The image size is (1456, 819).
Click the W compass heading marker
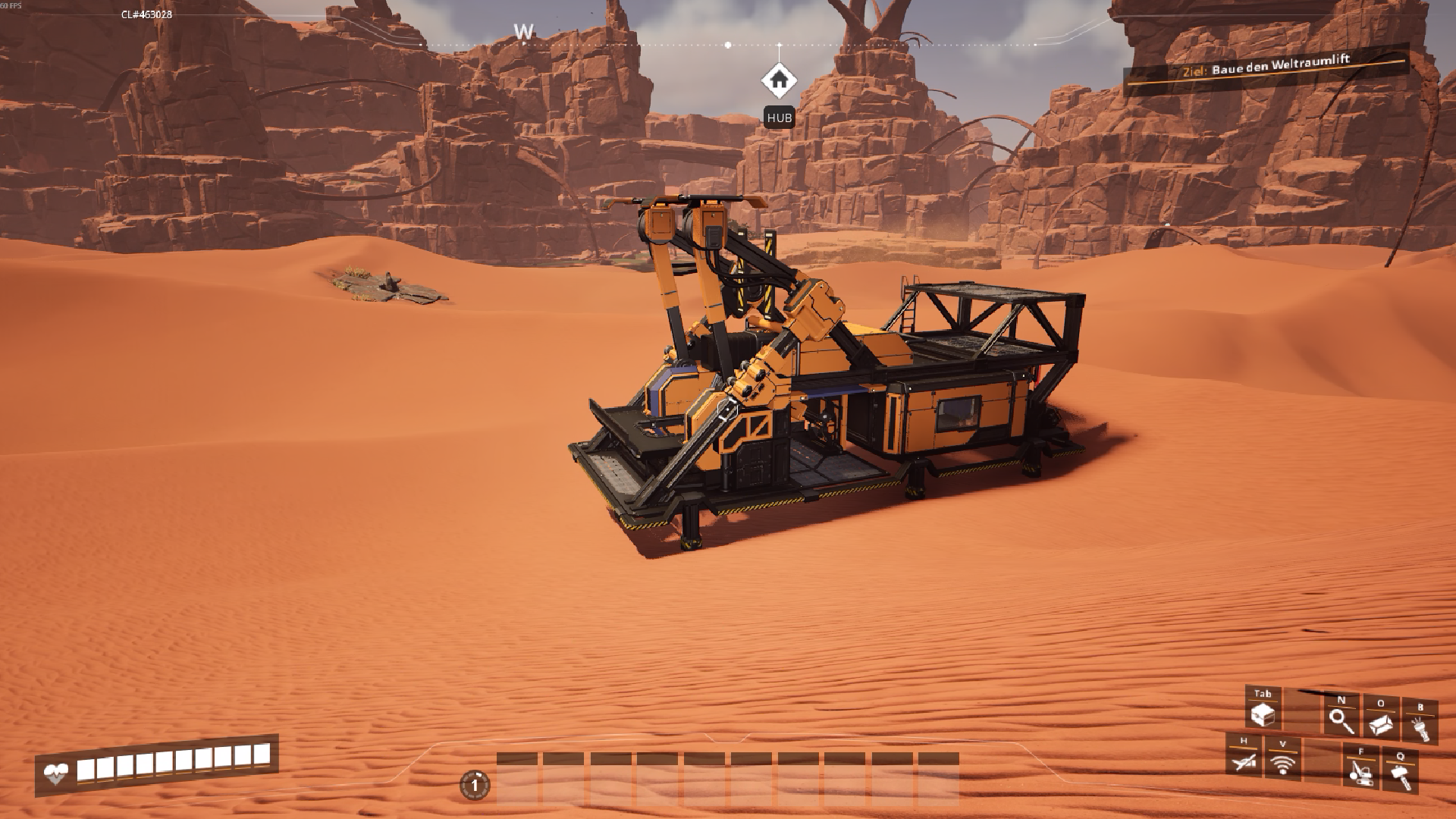[x=523, y=32]
